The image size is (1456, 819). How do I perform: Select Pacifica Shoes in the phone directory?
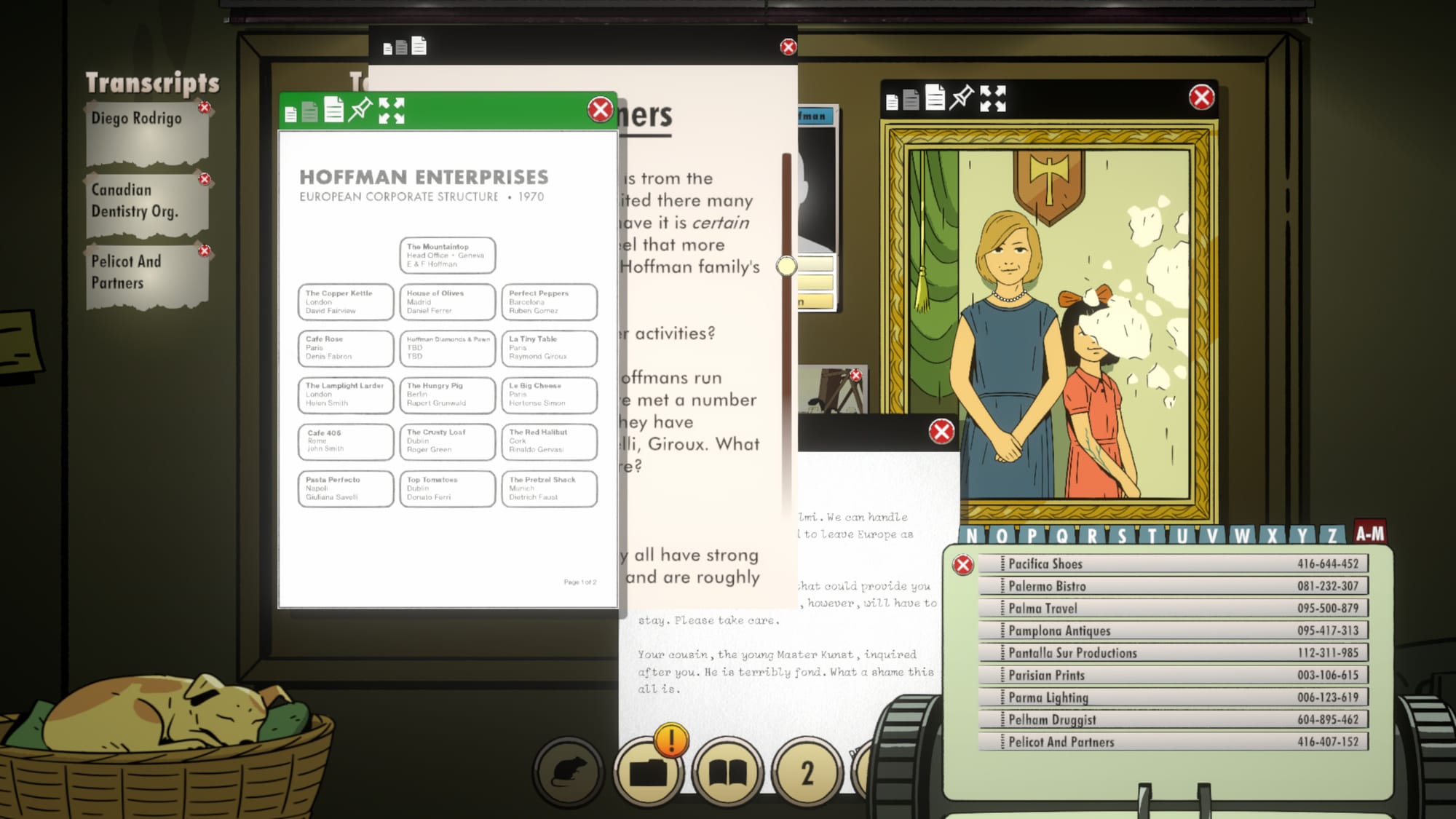[x=1174, y=563]
